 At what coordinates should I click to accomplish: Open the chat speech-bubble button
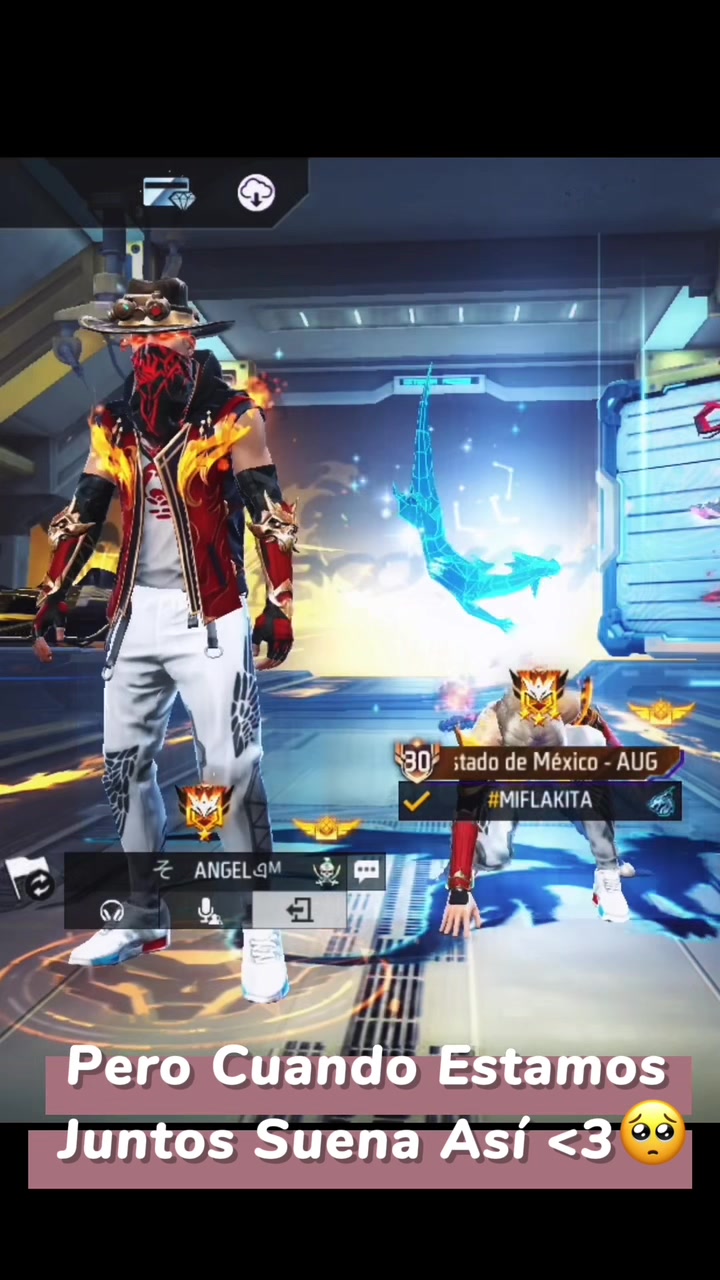pyautogui.click(x=366, y=870)
